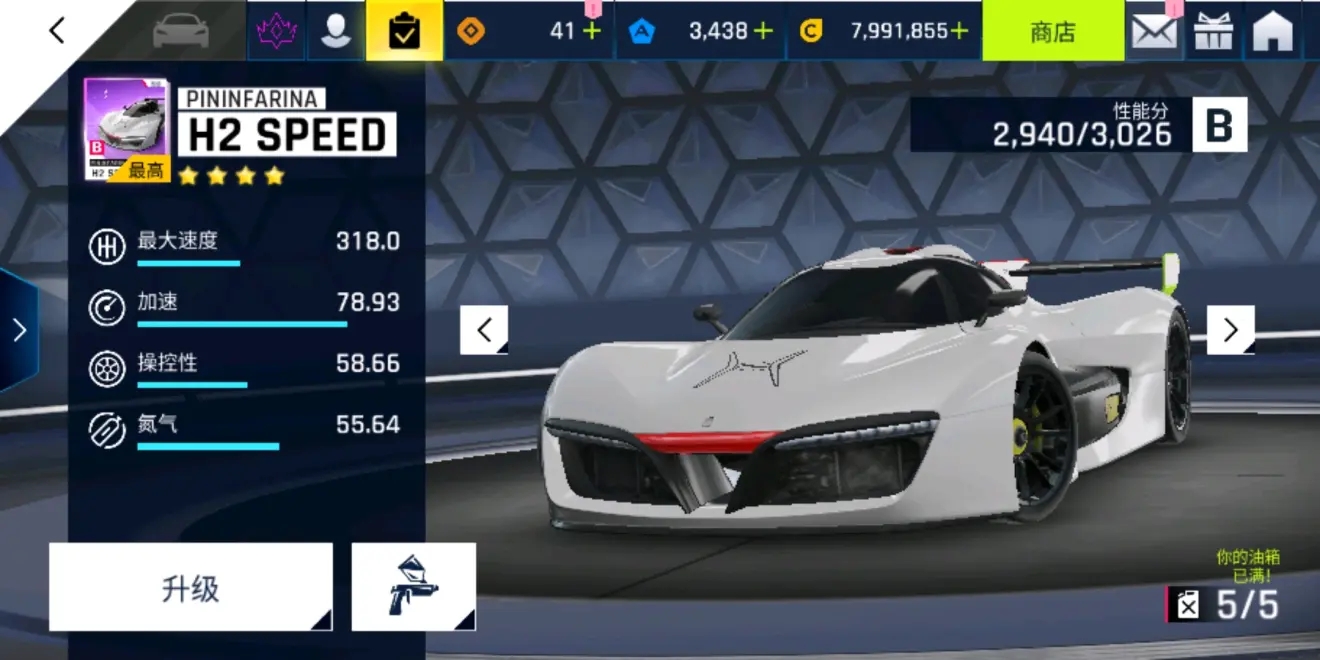Add more orange trade coins

[x=592, y=31]
